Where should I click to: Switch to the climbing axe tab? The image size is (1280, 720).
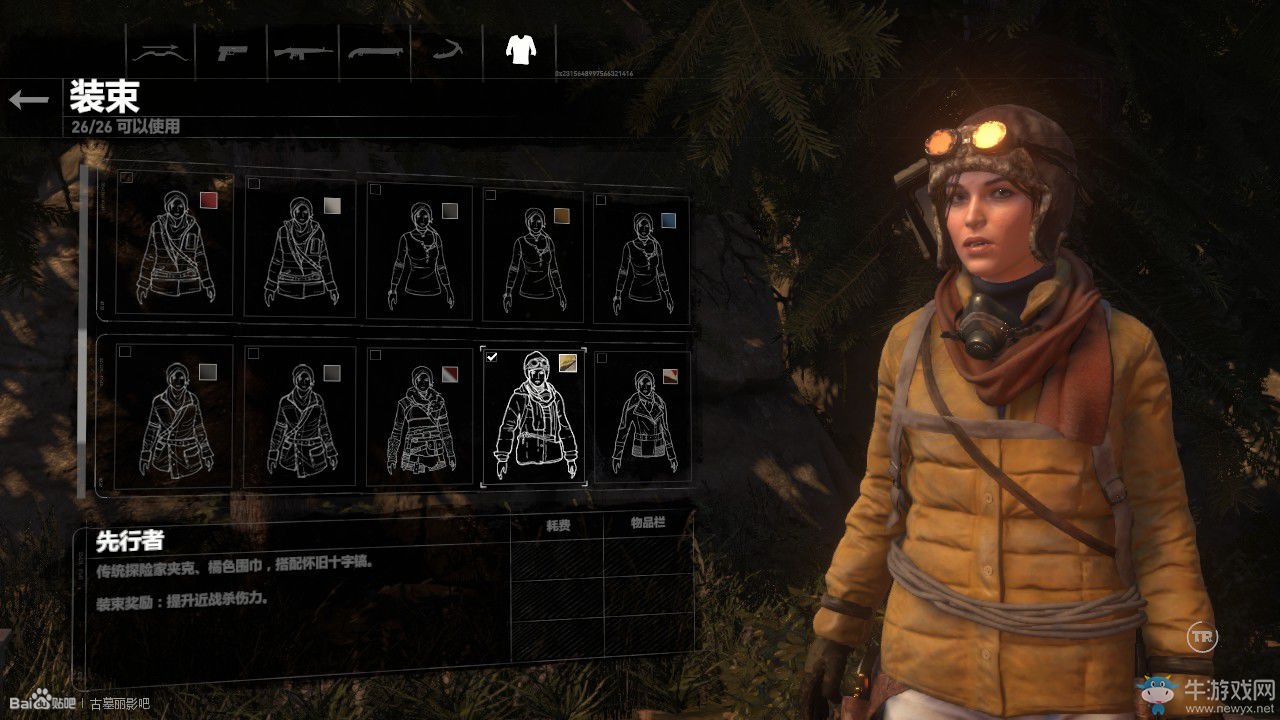(445, 51)
